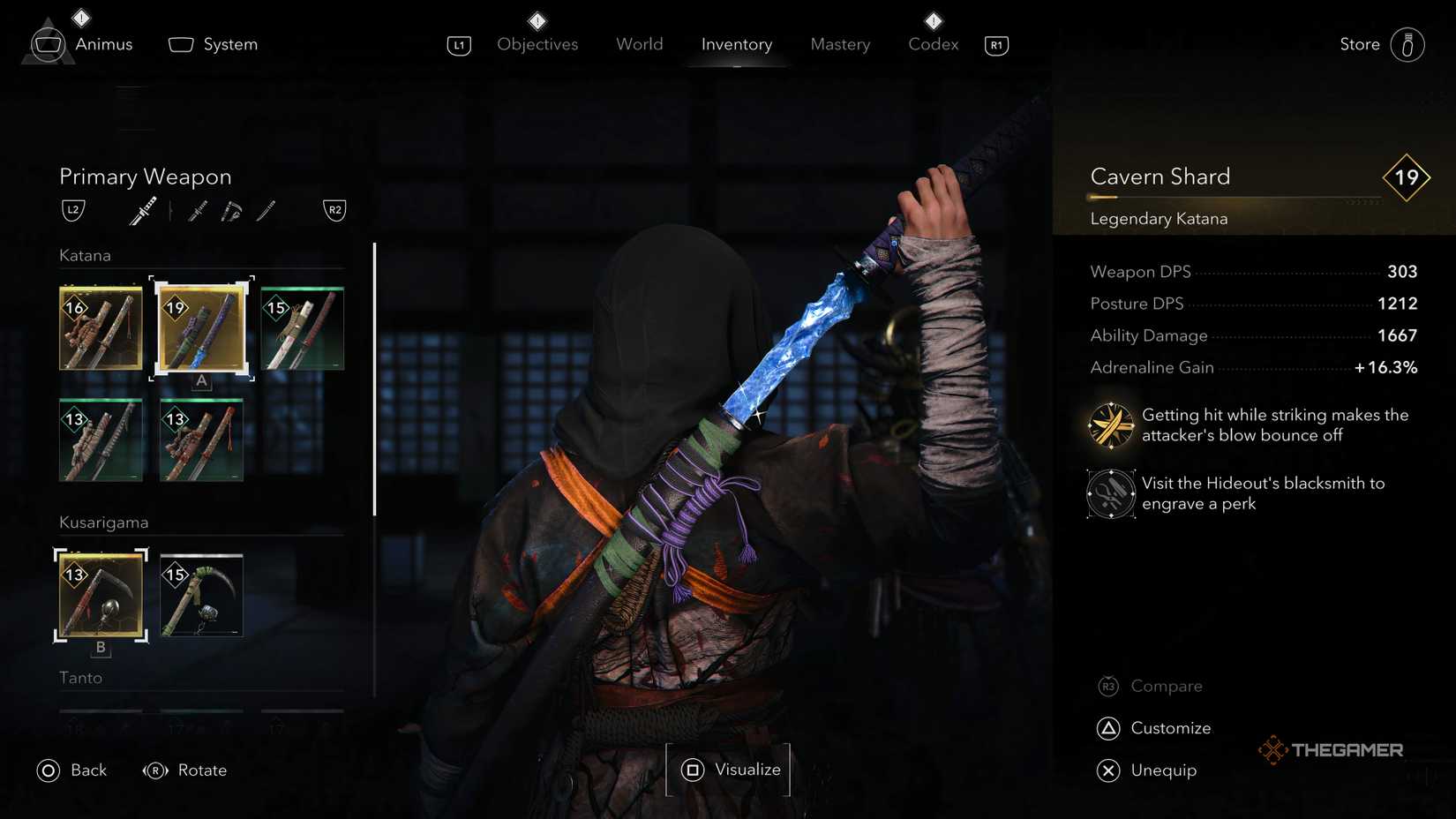
Task: Collapse the Katana weapon list
Action: pos(85,255)
